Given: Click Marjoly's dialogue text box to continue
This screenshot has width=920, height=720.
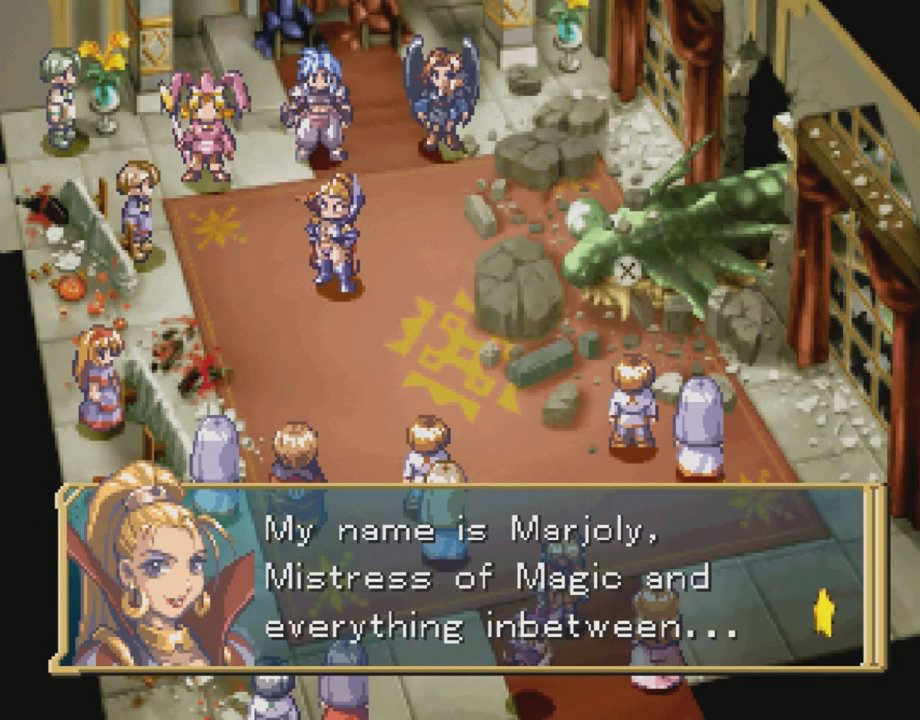Looking at the screenshot, I should click(500, 578).
